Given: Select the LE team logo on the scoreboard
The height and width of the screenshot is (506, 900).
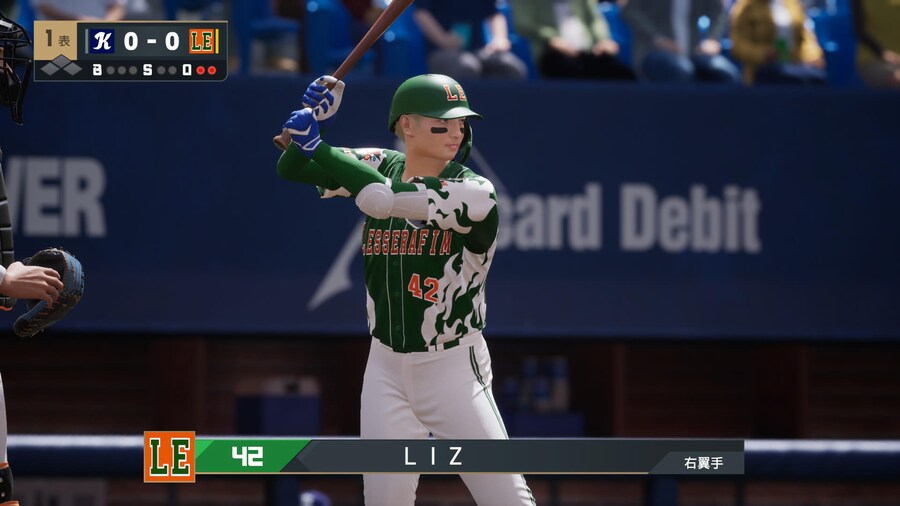Looking at the screenshot, I should [x=203, y=41].
